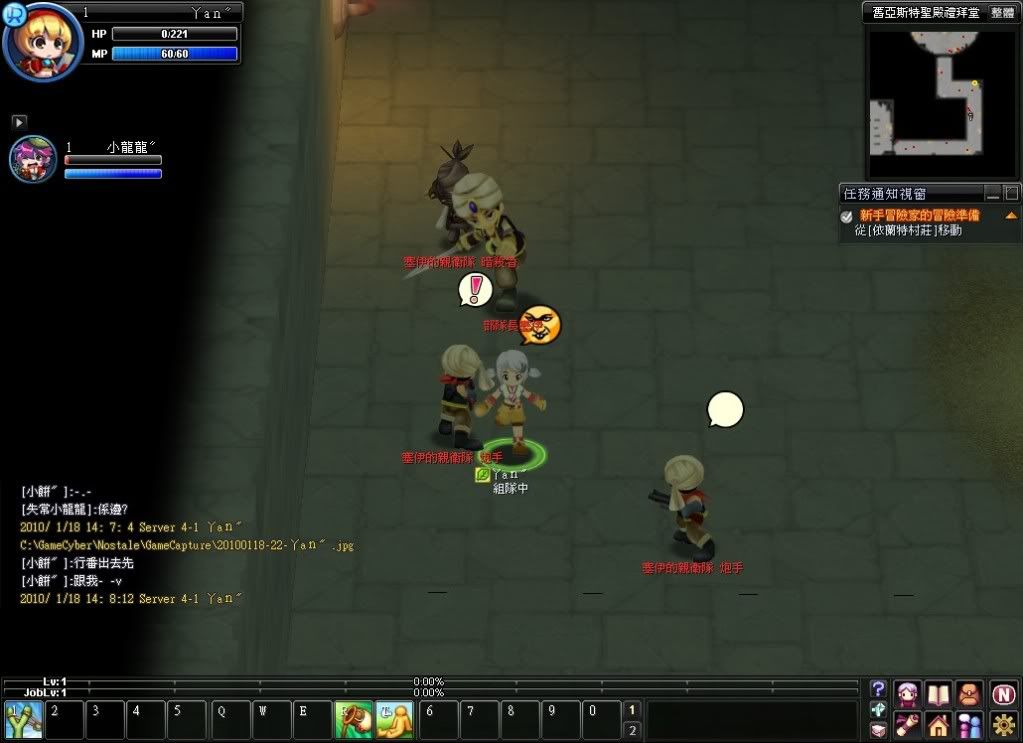This screenshot has height=743, width=1023.
Task: Toggle the party list arrow button
Action: point(19,121)
